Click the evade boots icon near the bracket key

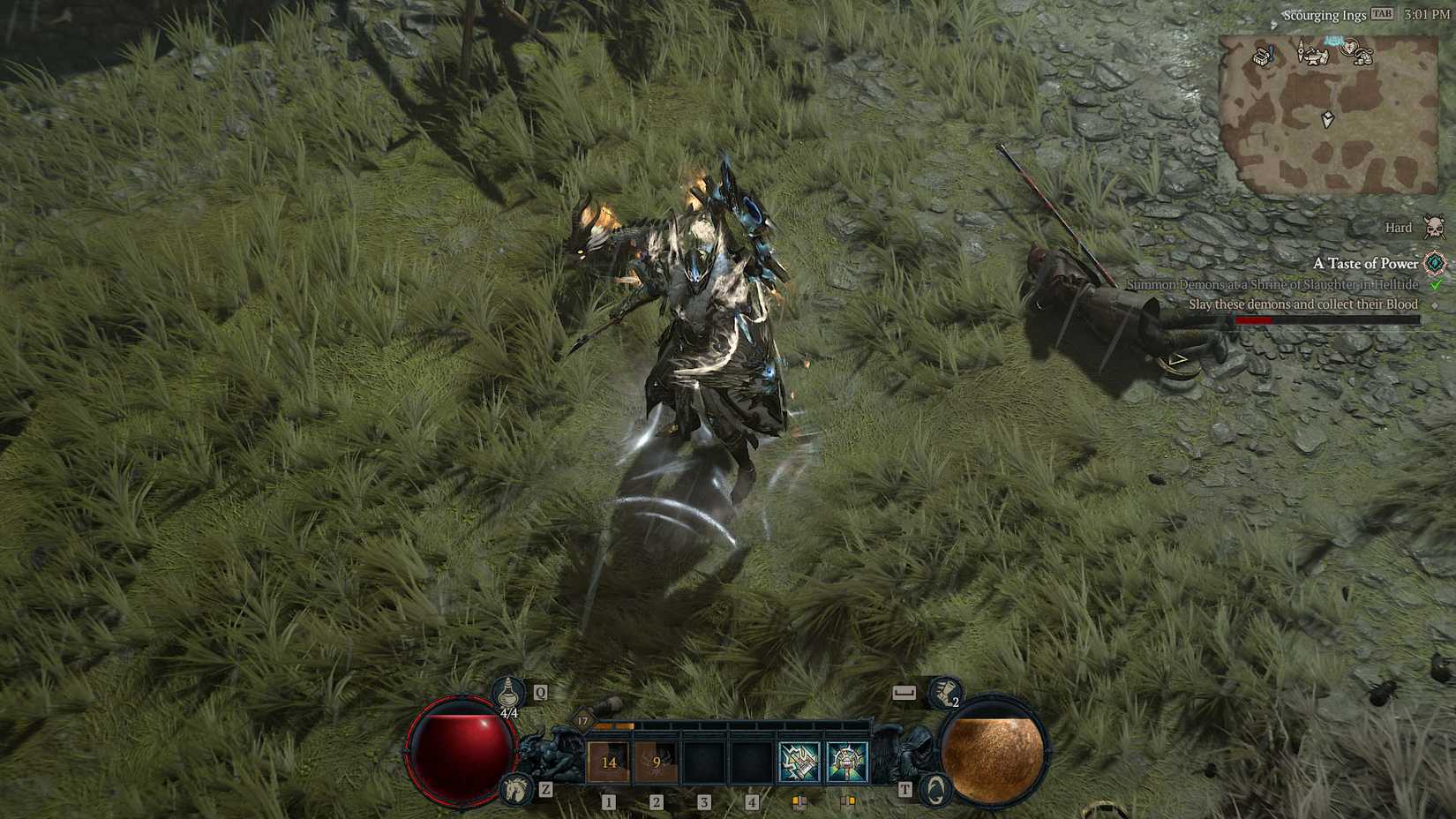click(942, 693)
